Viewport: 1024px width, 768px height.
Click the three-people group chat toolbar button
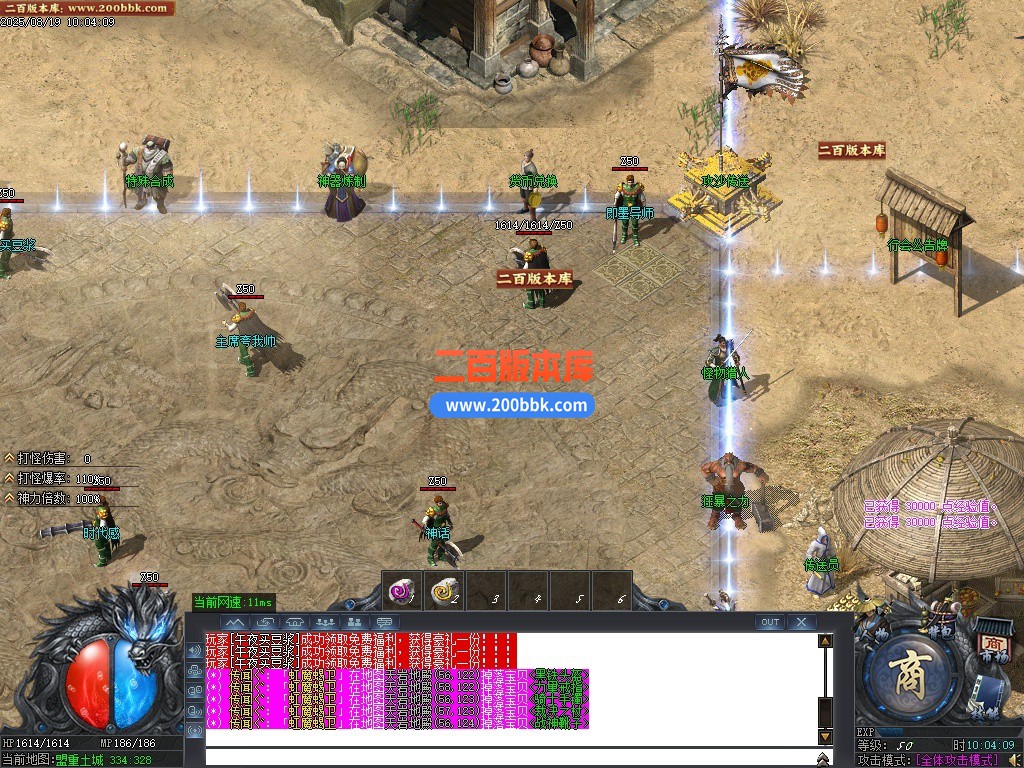tap(324, 622)
